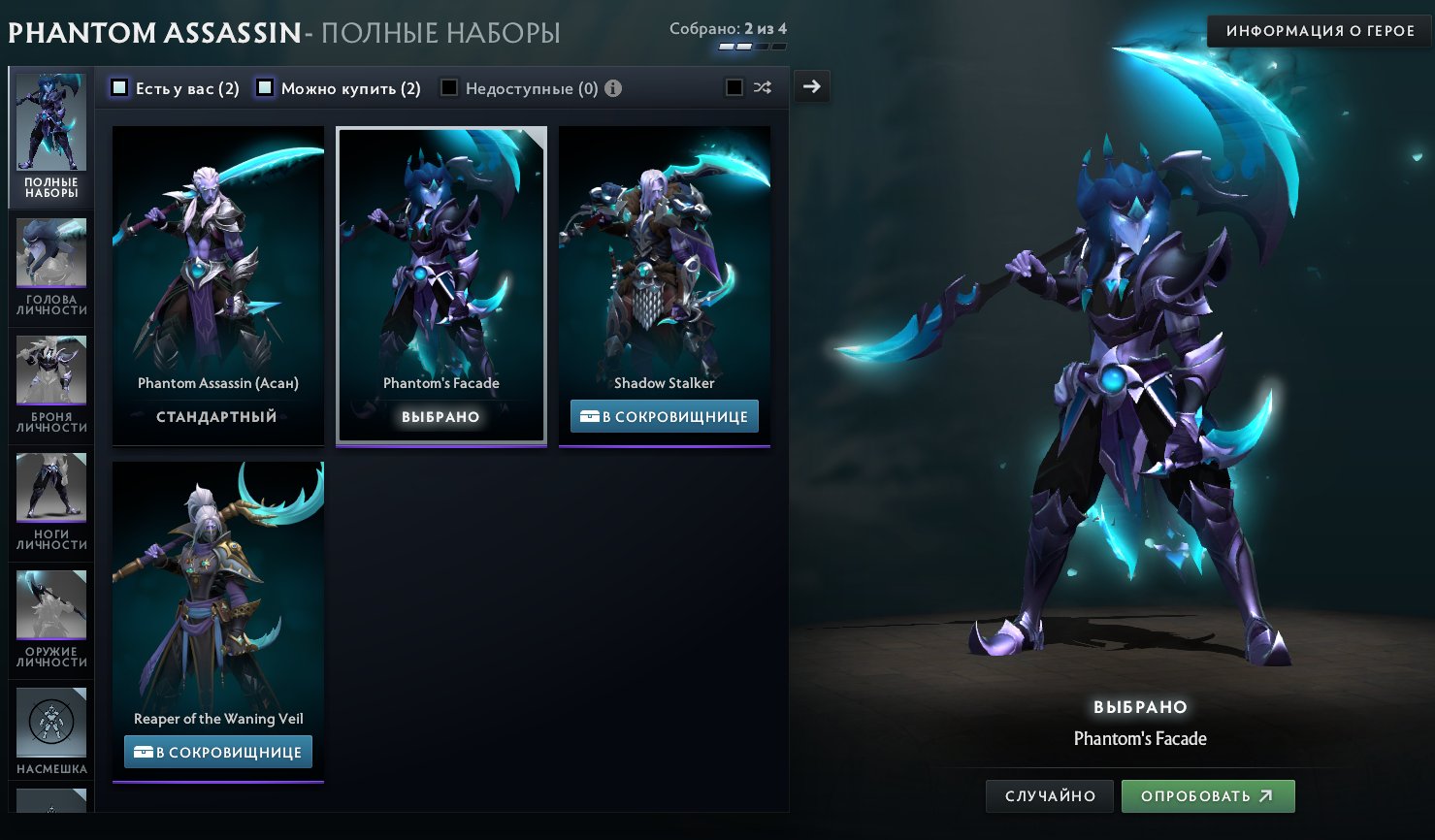1435x840 pixels.
Task: Select the Оружие личности weapon slot icon
Action: 50,604
